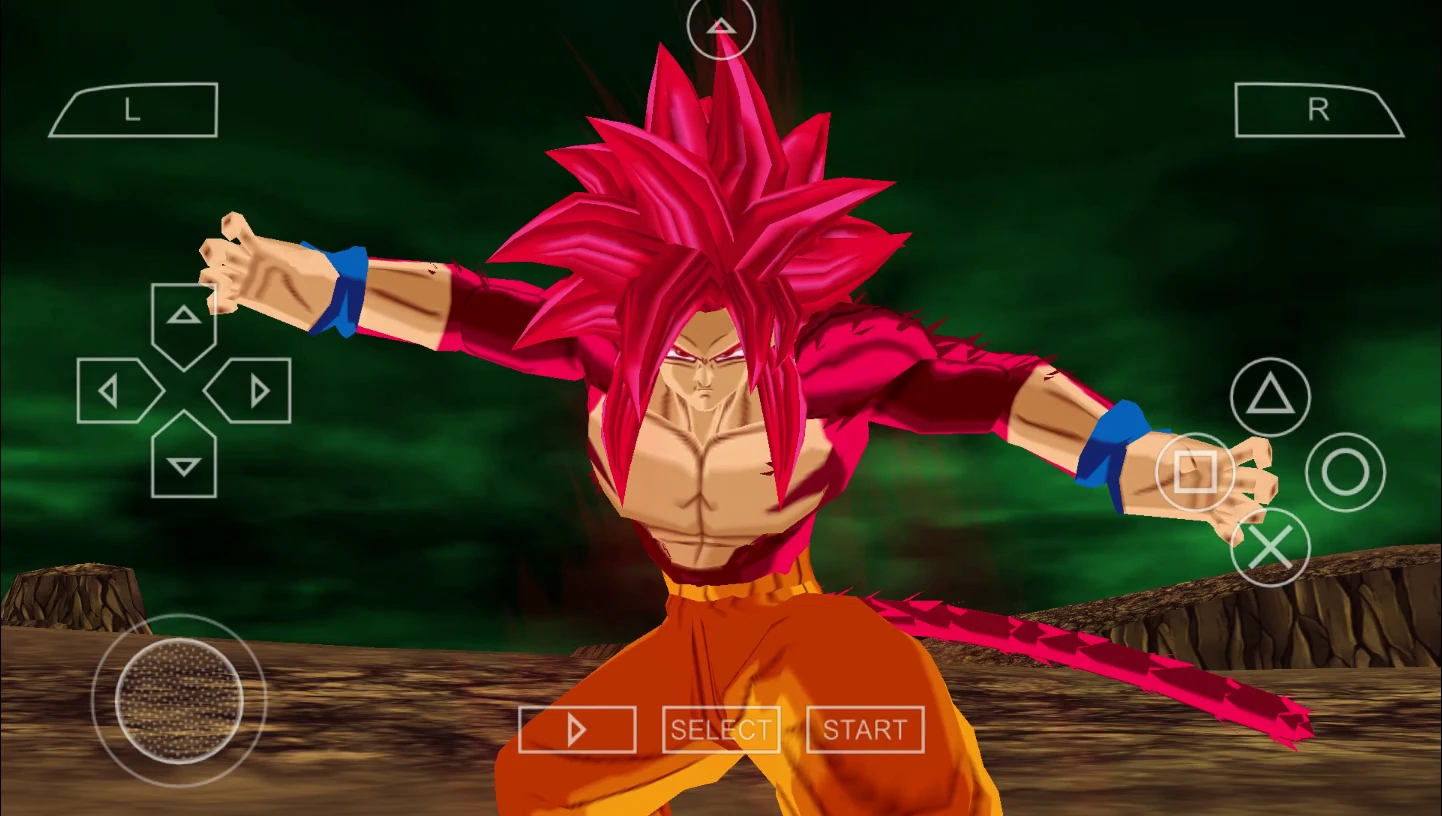Screen dimensions: 1442x816
Task: Touch the analog stick pad
Action: 179,699
